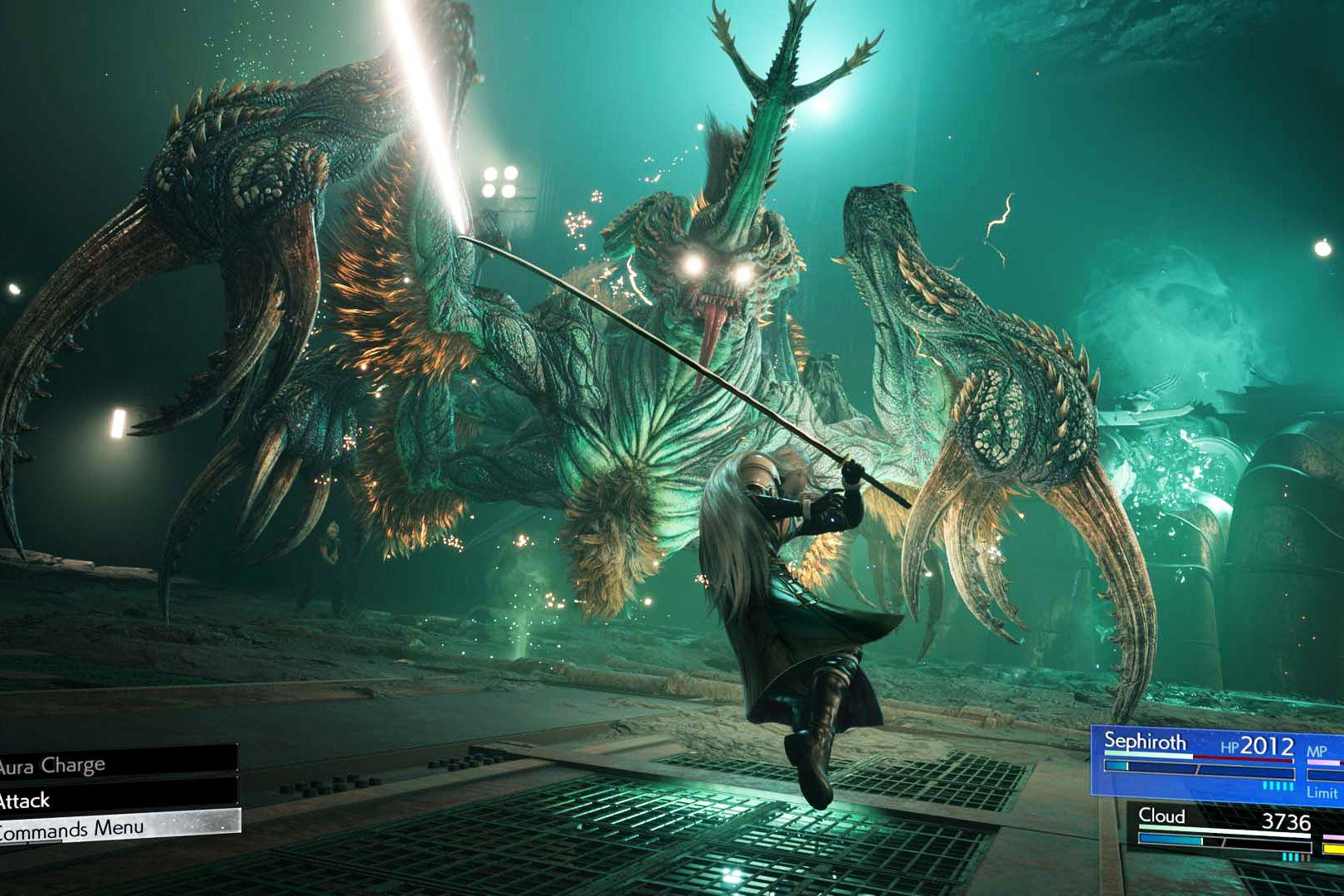Click the Limit label on Sephiroth's panel
Screen dimensions: 1344x896
(x=1322, y=792)
